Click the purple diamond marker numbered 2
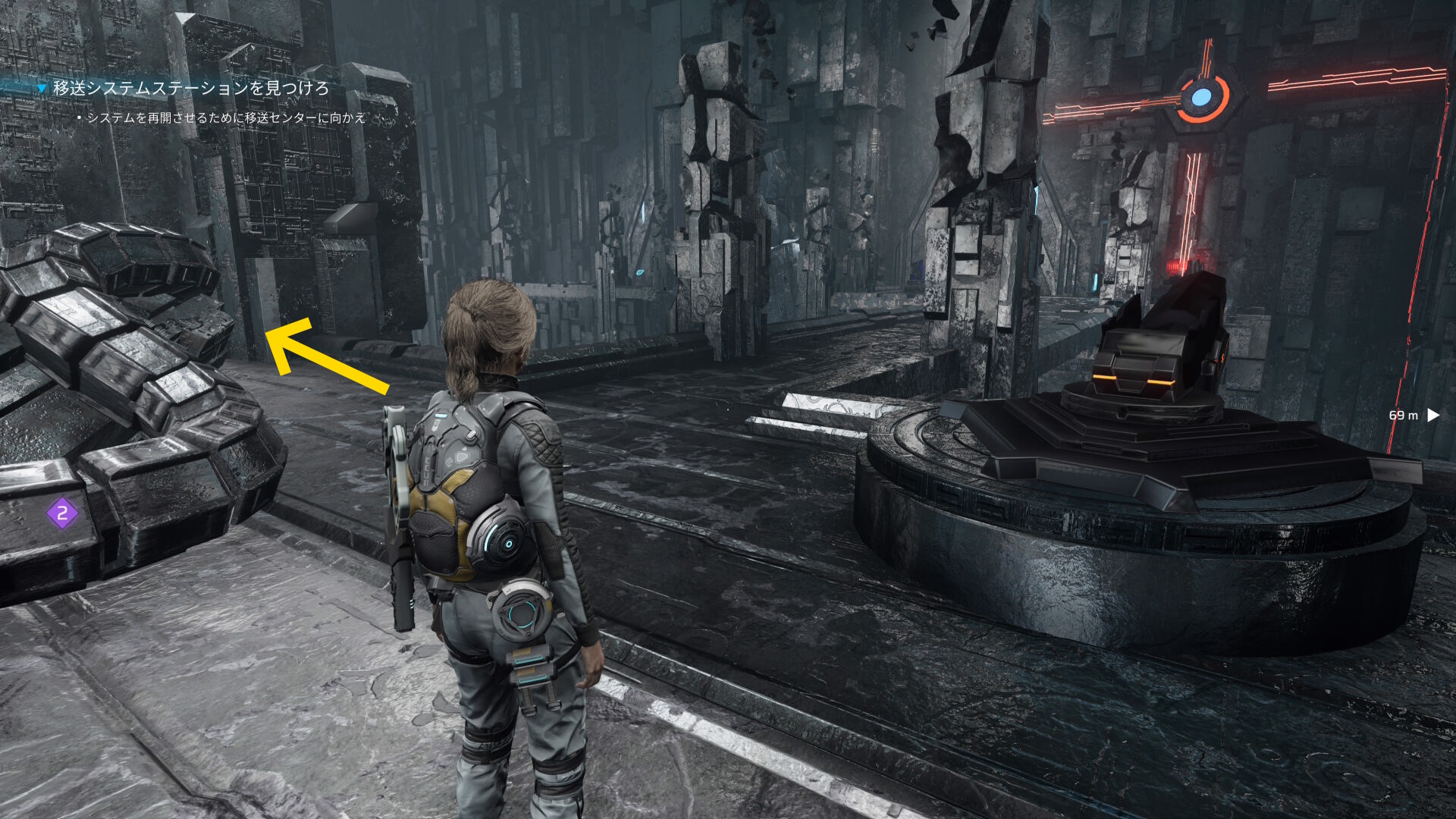The width and height of the screenshot is (1456, 819). (x=62, y=513)
